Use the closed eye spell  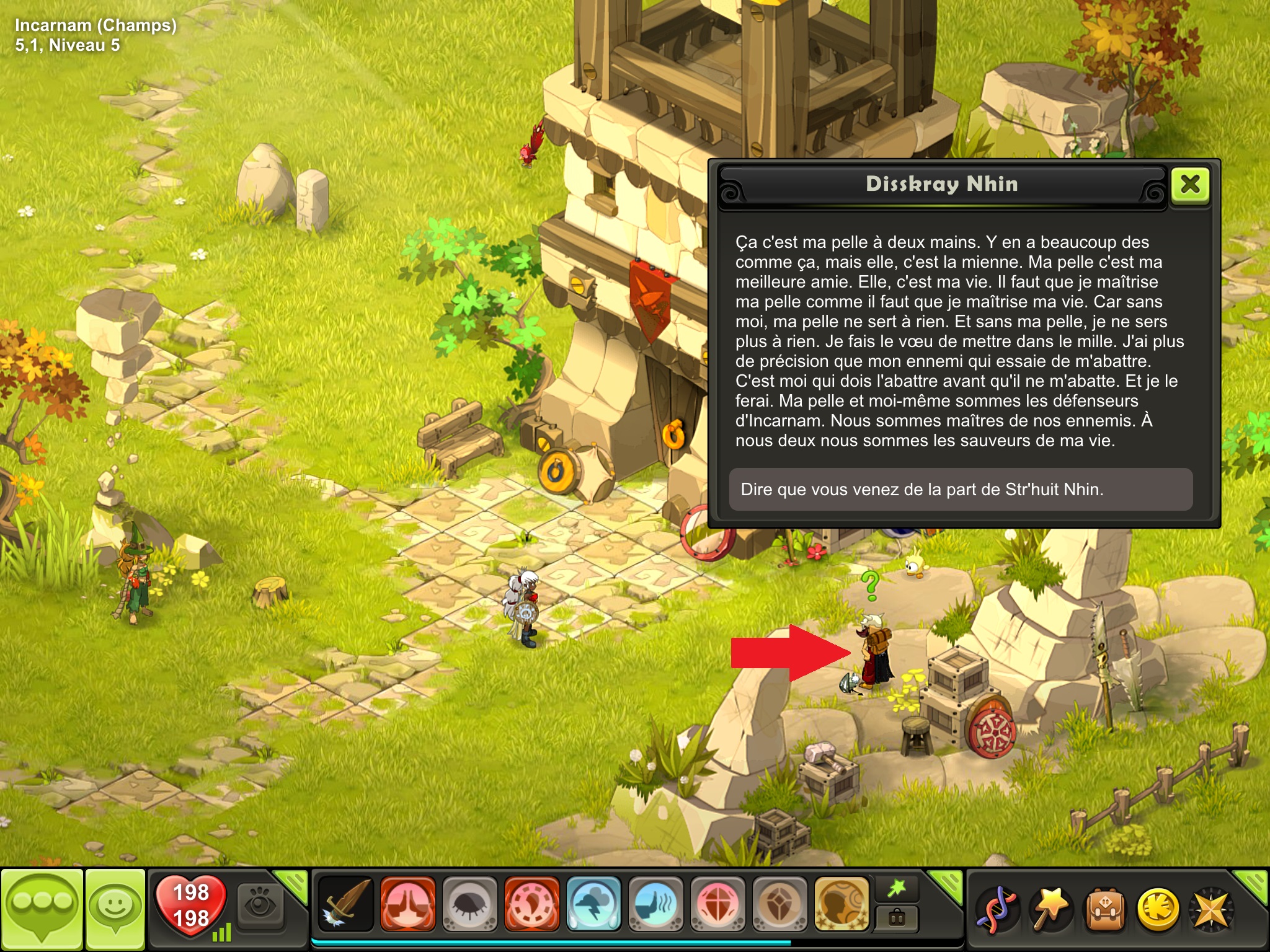click(x=469, y=904)
